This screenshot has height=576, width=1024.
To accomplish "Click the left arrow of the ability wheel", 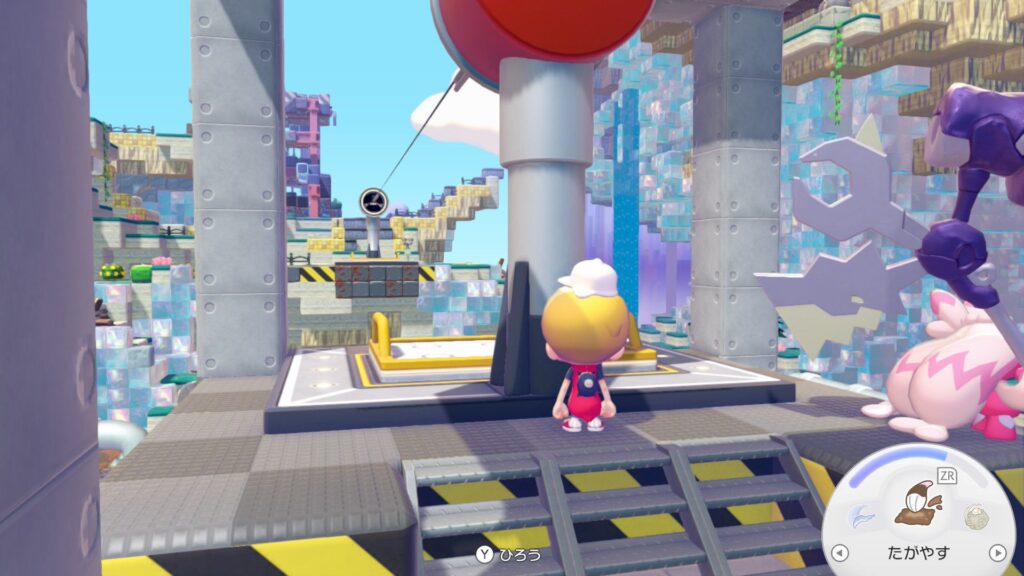I will coord(840,552).
